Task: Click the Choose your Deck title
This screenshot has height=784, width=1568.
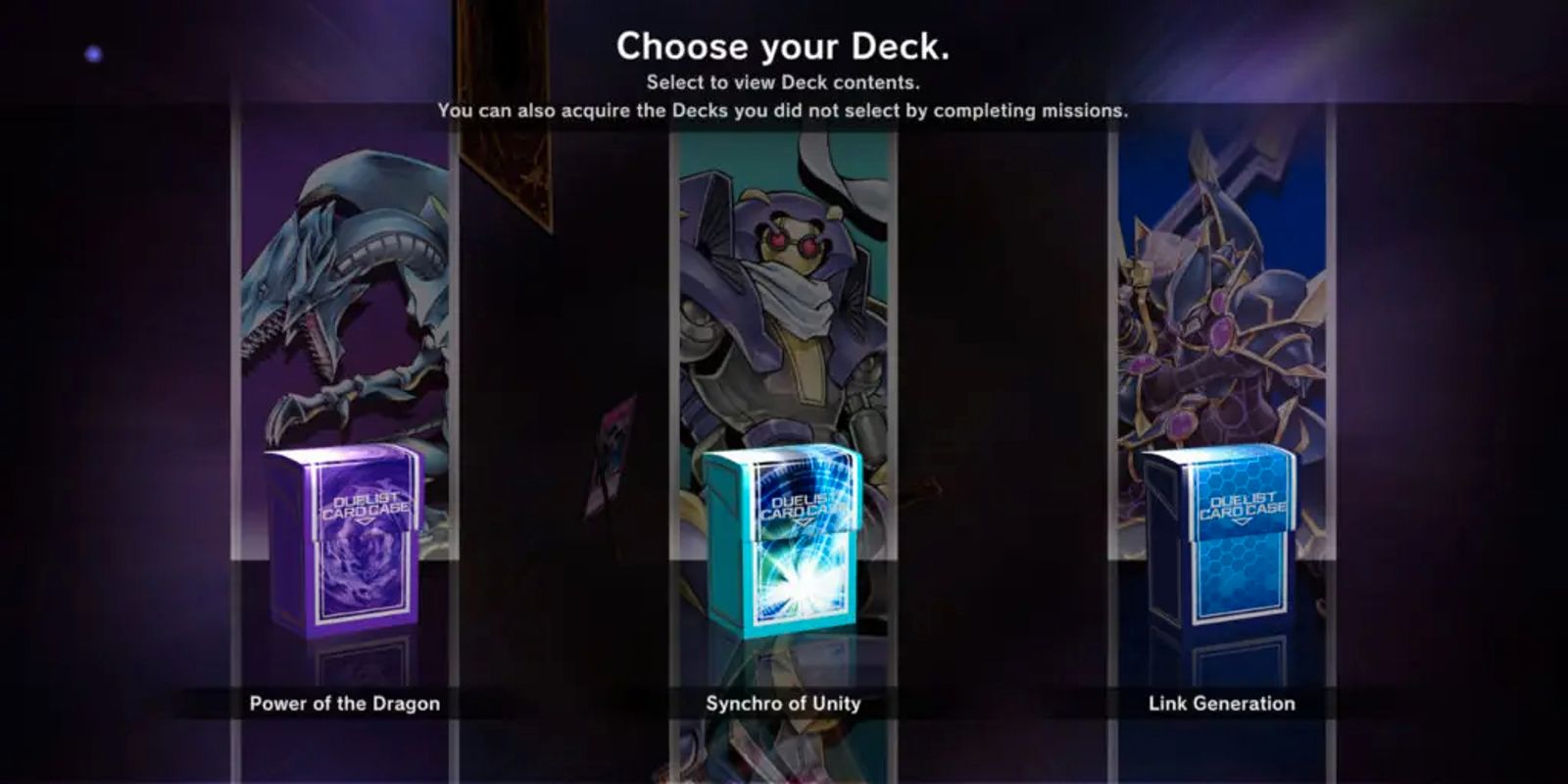Action: [784, 45]
